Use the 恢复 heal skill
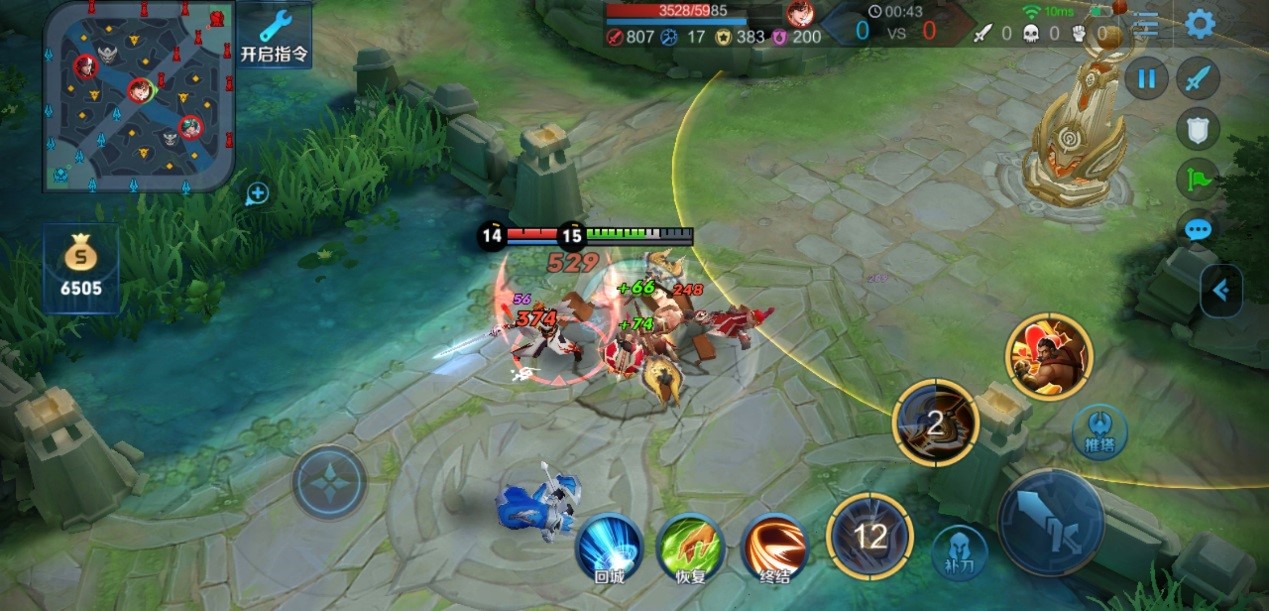Viewport: 1269px width, 611px height. (x=690, y=547)
